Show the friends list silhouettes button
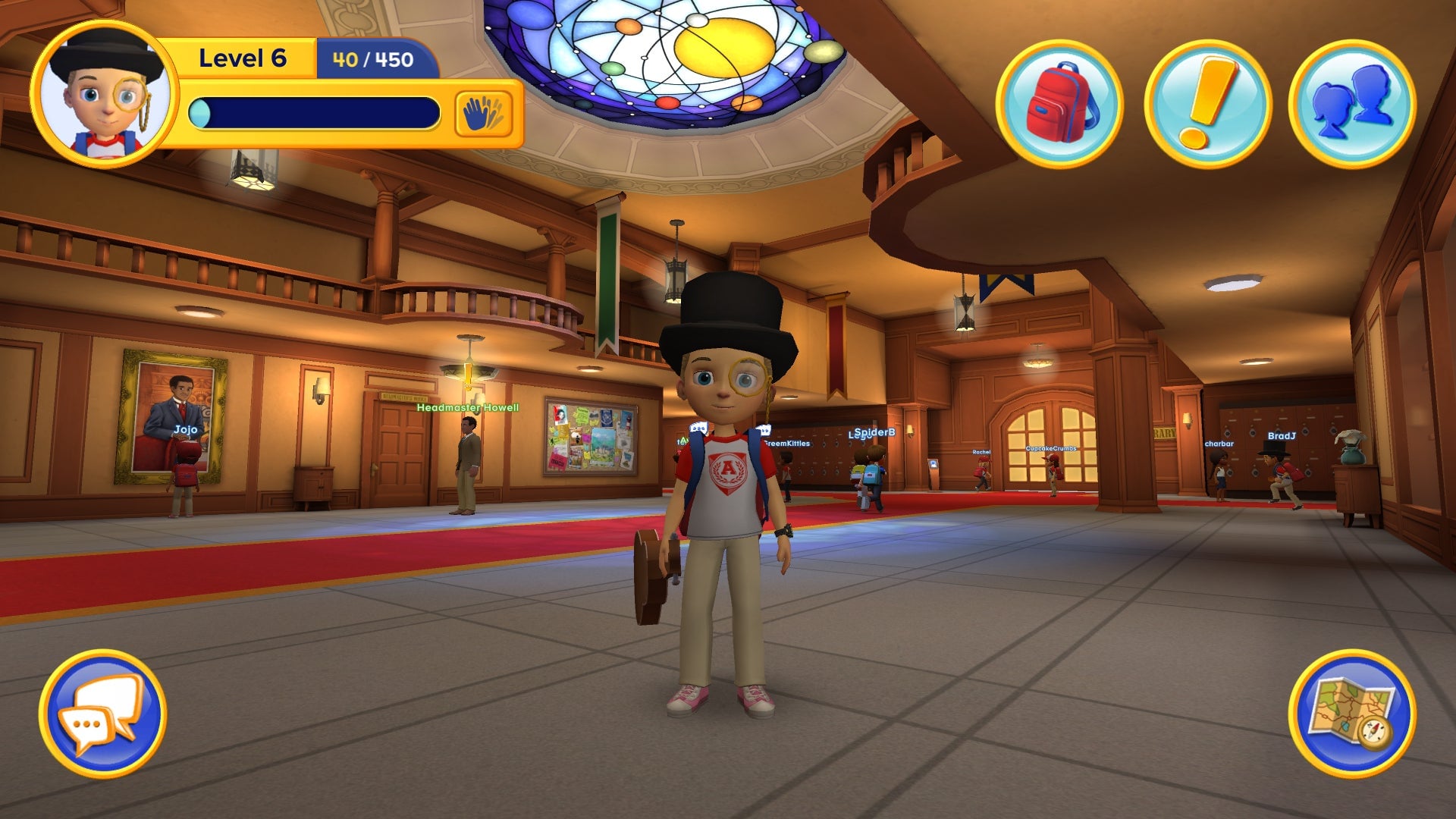Viewport: 1456px width, 819px height. click(x=1352, y=104)
